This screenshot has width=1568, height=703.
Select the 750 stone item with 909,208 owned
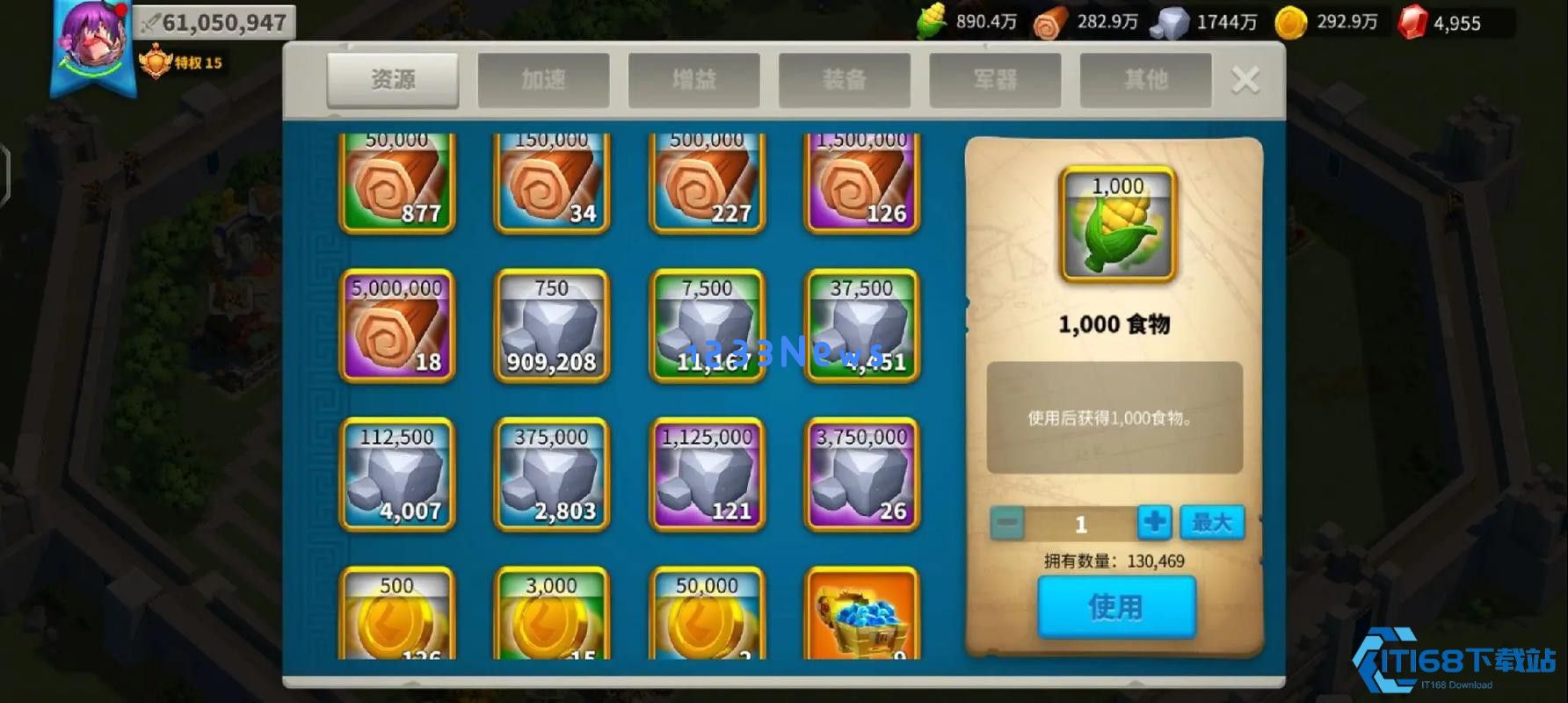550,327
